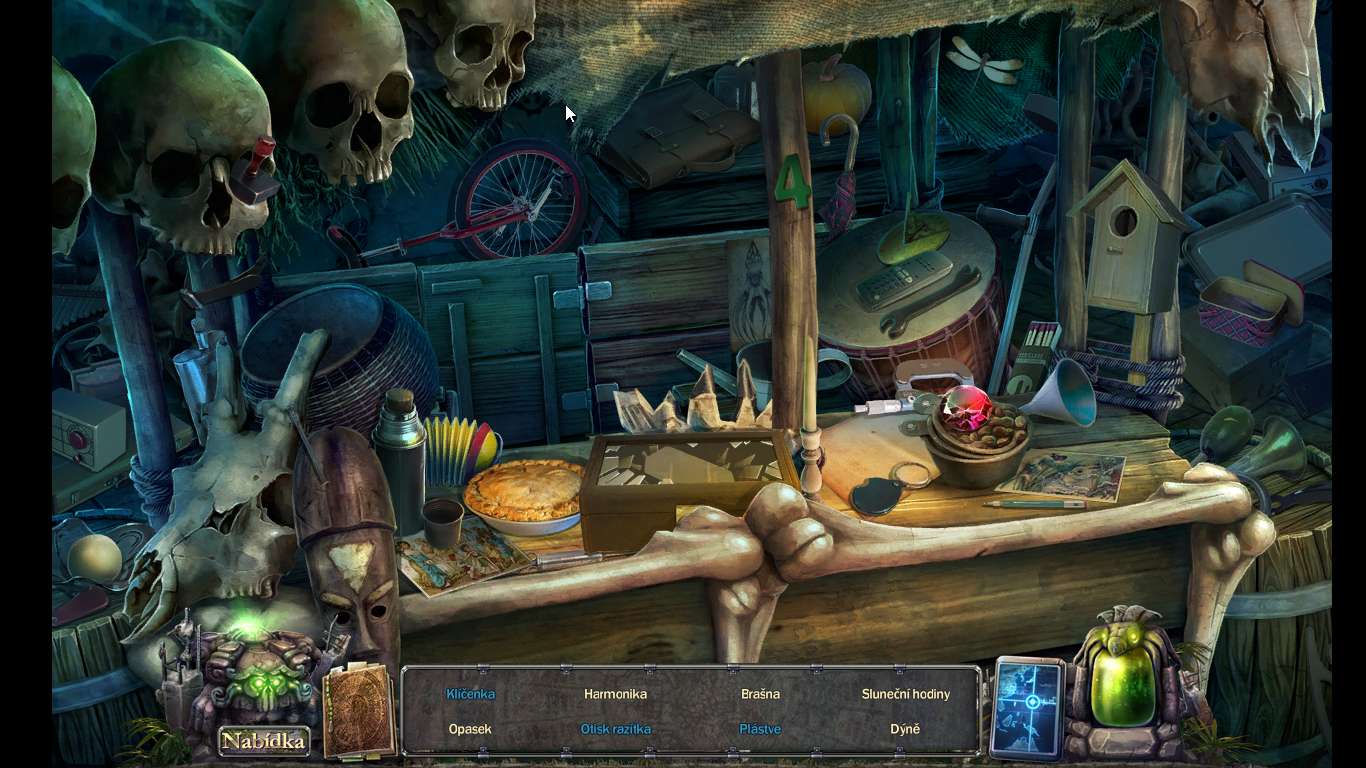The image size is (1366, 768).
Task: Open the Nabídka menu
Action: click(x=263, y=741)
